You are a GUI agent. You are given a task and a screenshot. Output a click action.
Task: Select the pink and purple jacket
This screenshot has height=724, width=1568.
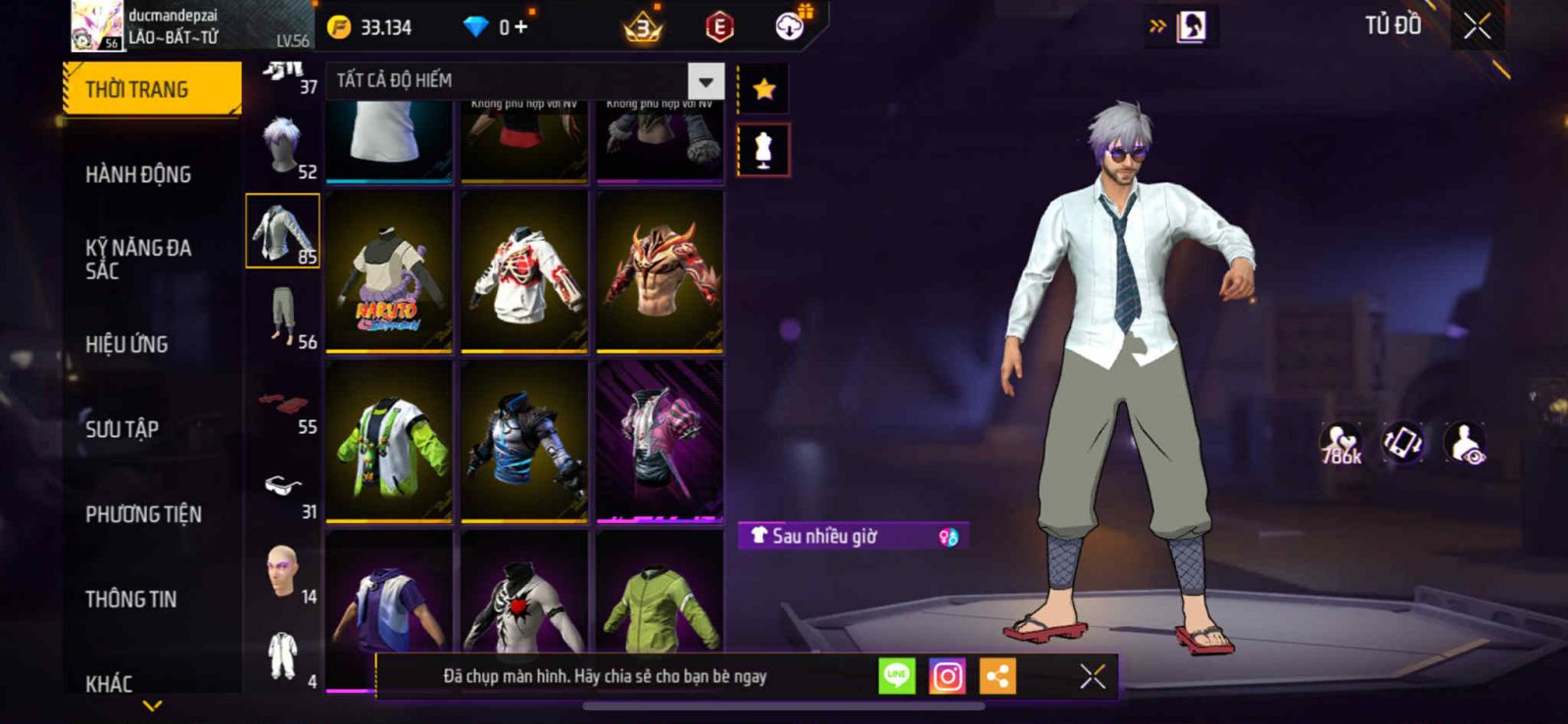(x=660, y=441)
